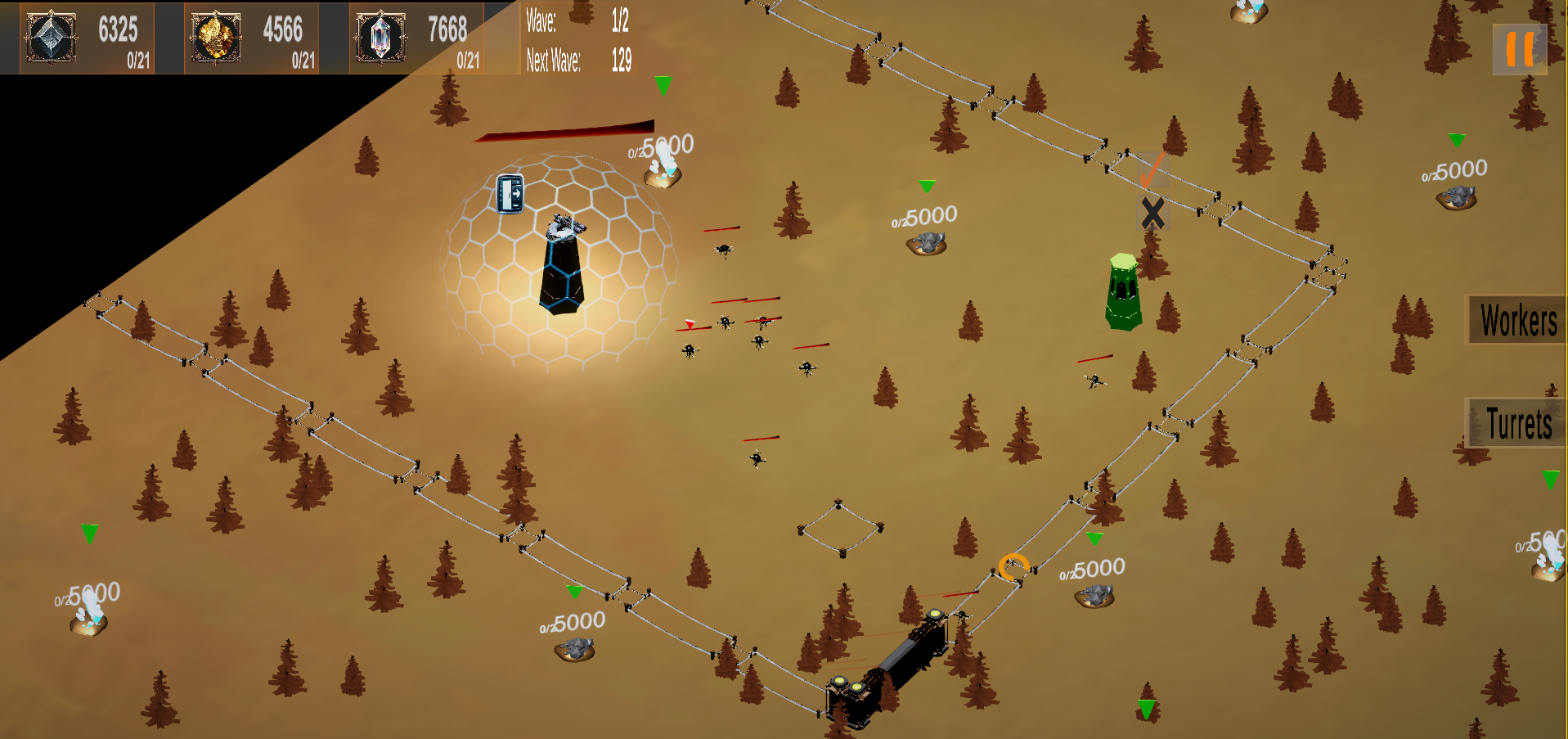Select the gold nugget resource icon
The width and height of the screenshot is (1568, 739).
click(215, 36)
